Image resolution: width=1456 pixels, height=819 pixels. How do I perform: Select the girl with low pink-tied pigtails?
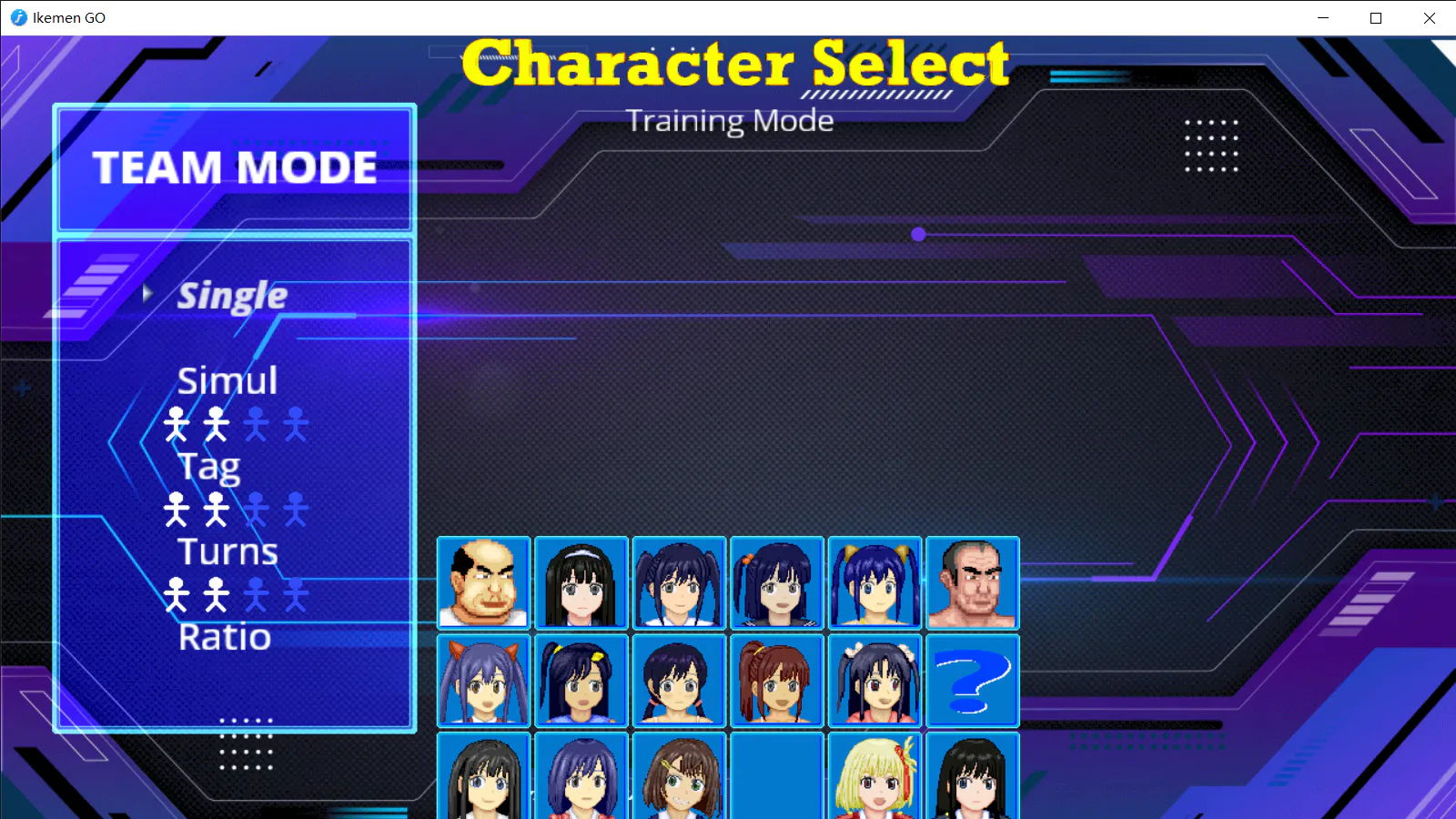[x=679, y=681]
